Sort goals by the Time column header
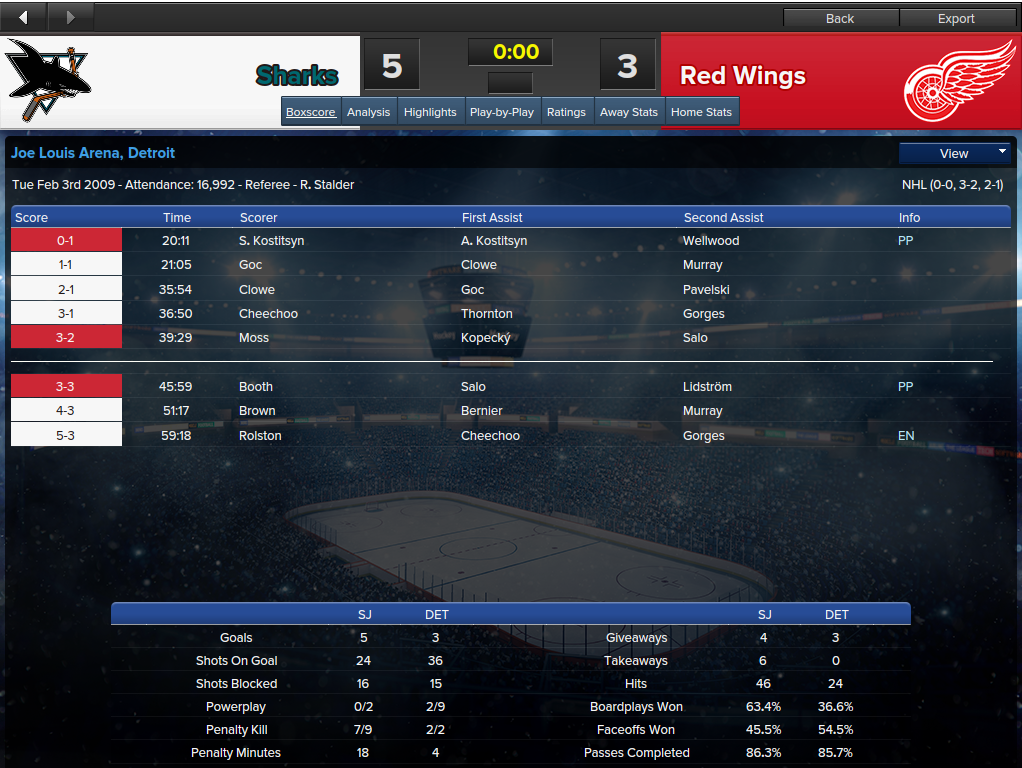The width and height of the screenshot is (1022, 768). 177,217
